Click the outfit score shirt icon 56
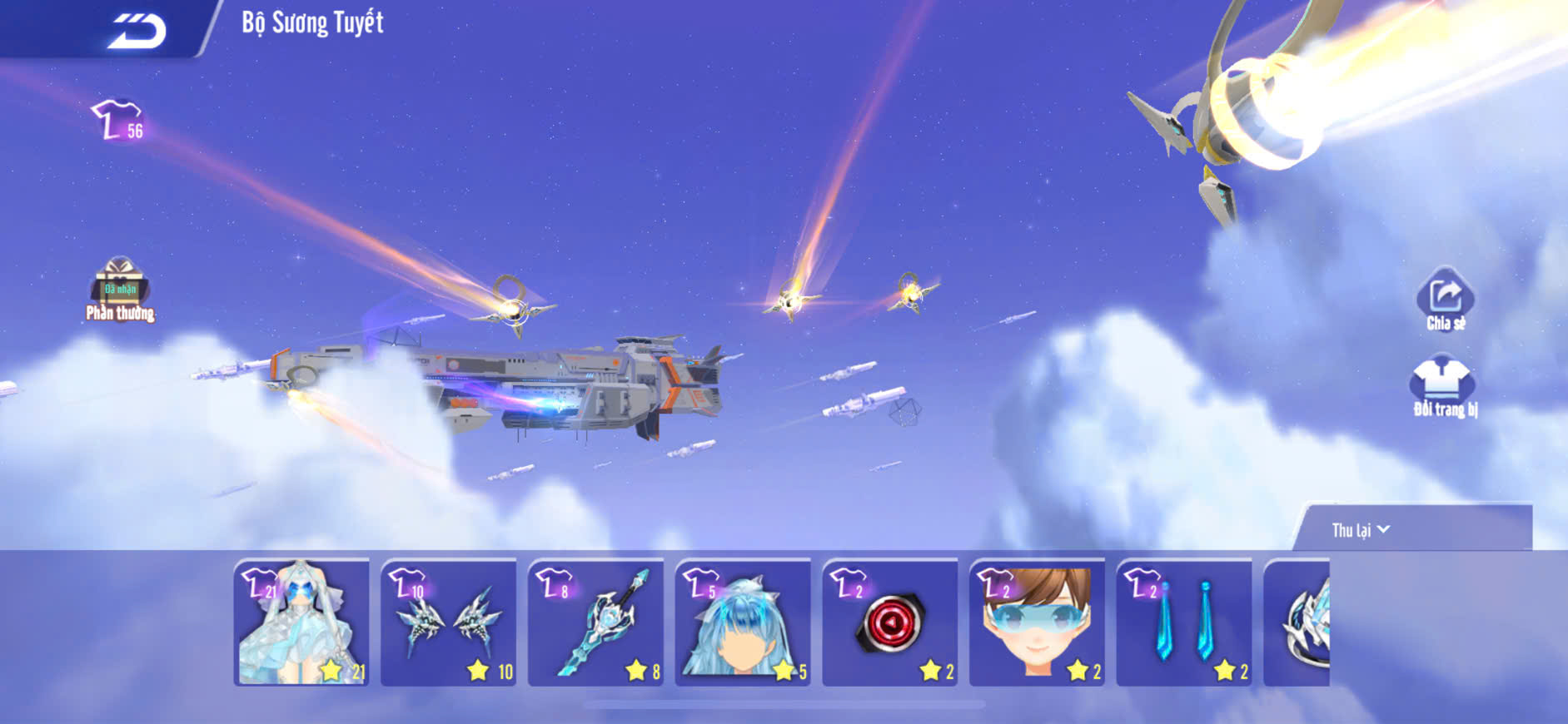This screenshot has height=724, width=1568. [x=118, y=121]
